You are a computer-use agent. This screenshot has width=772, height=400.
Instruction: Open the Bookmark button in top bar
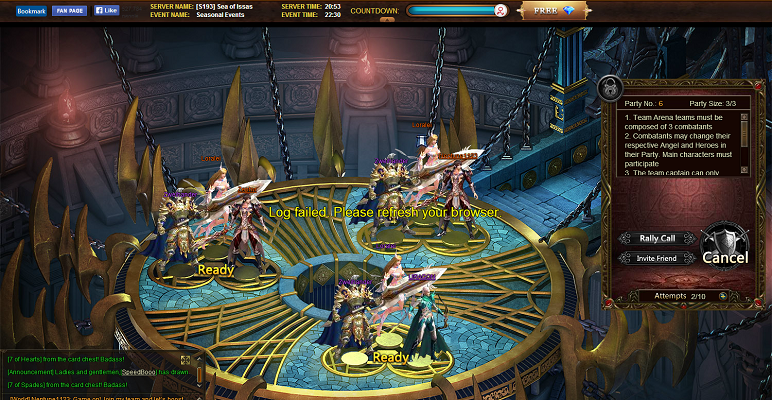click(x=31, y=10)
